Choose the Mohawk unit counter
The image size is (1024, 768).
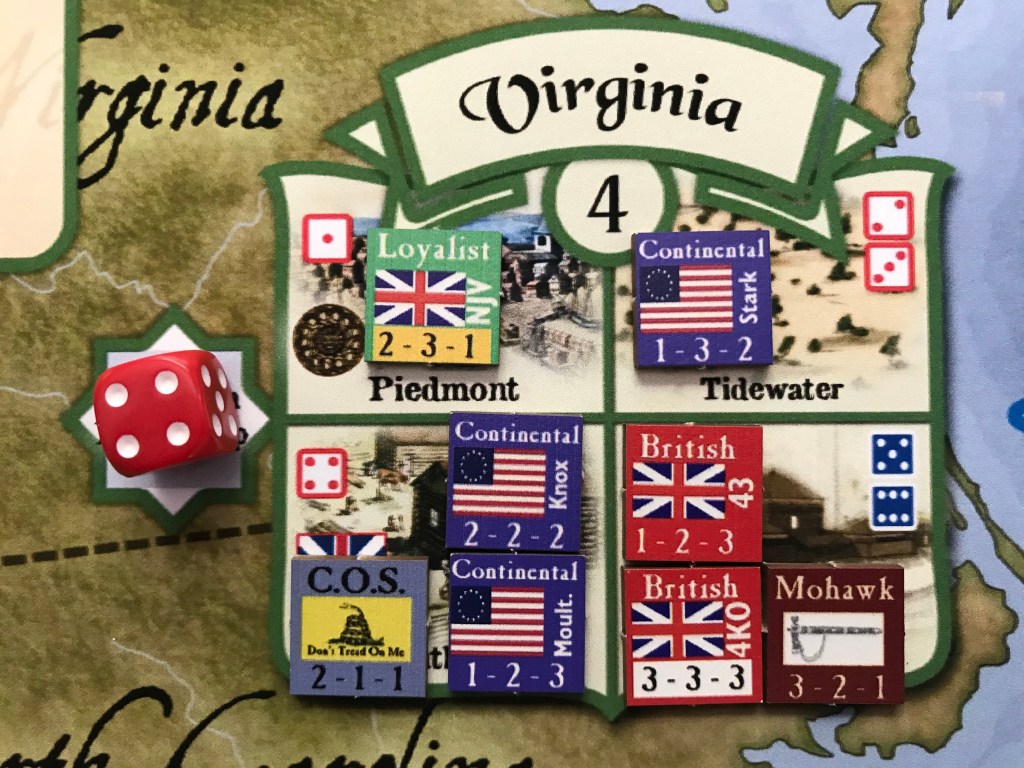click(x=834, y=634)
